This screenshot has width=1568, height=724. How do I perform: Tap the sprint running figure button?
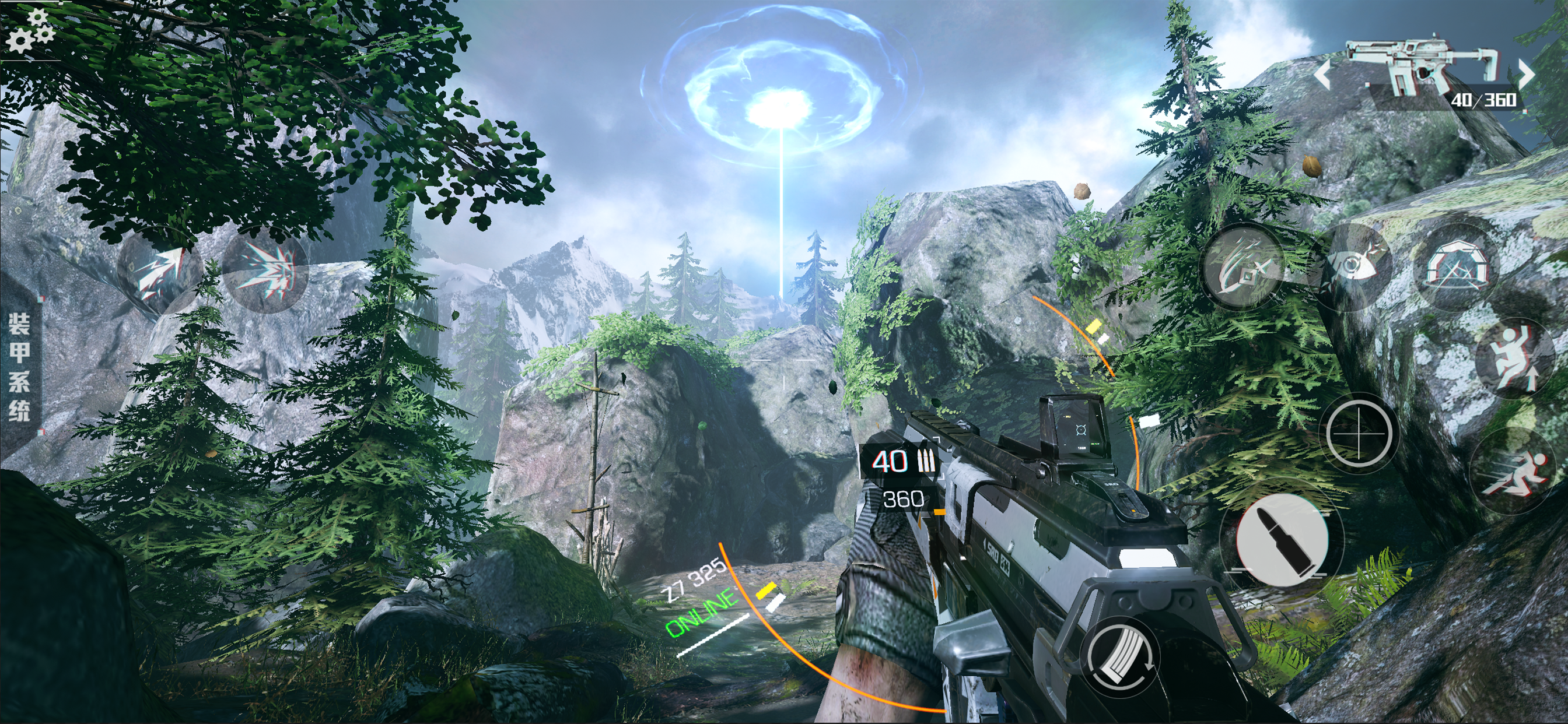click(x=1513, y=473)
